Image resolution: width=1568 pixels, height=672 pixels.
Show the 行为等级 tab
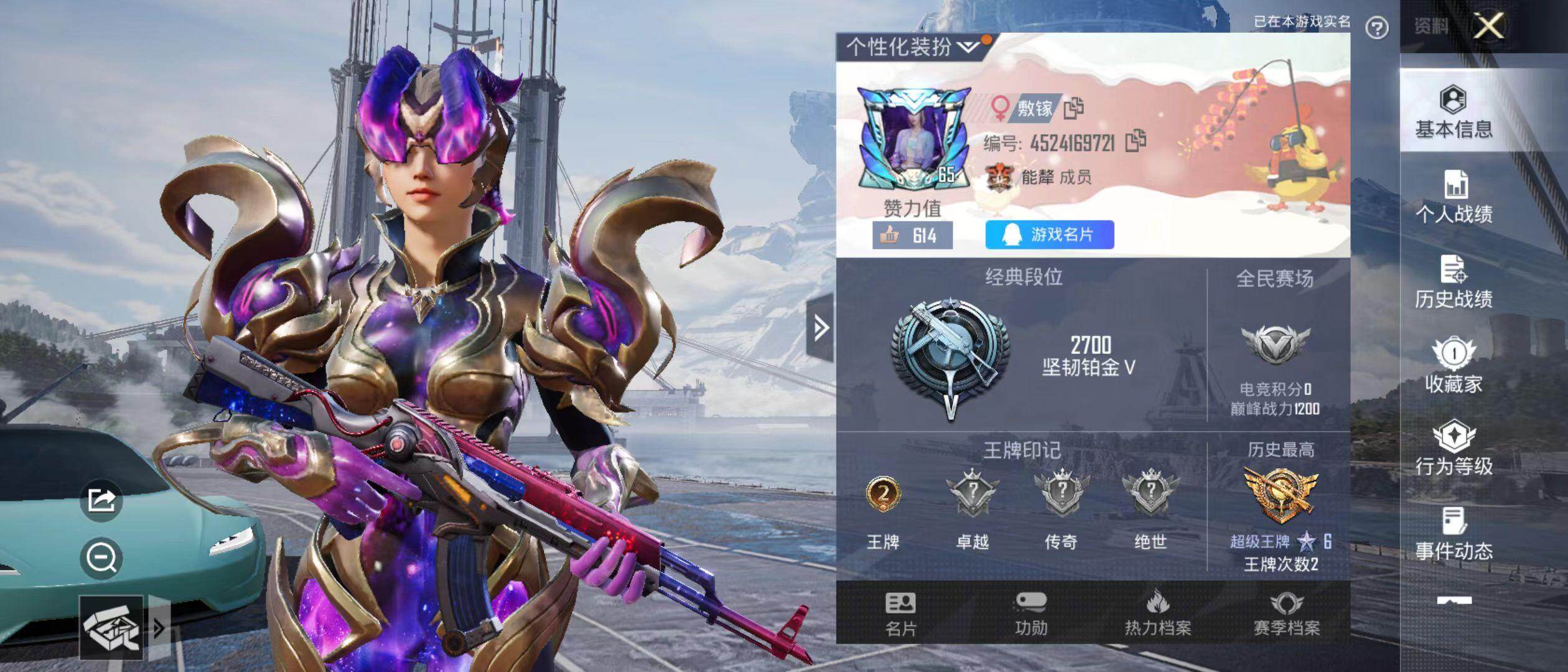pyautogui.click(x=1454, y=449)
